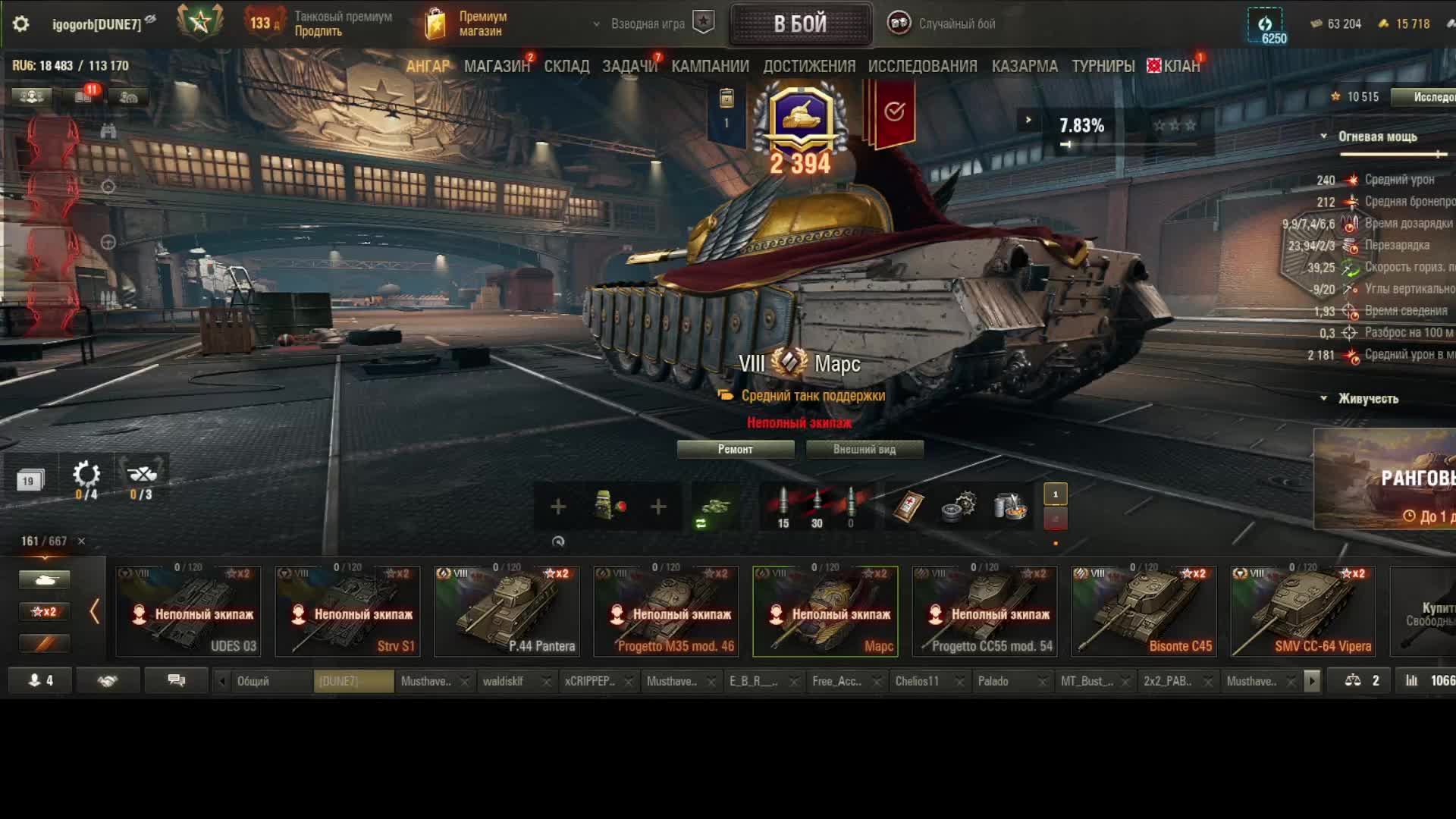
Task: Select the SMV CC-64 Vipera tank
Action: point(1303,611)
